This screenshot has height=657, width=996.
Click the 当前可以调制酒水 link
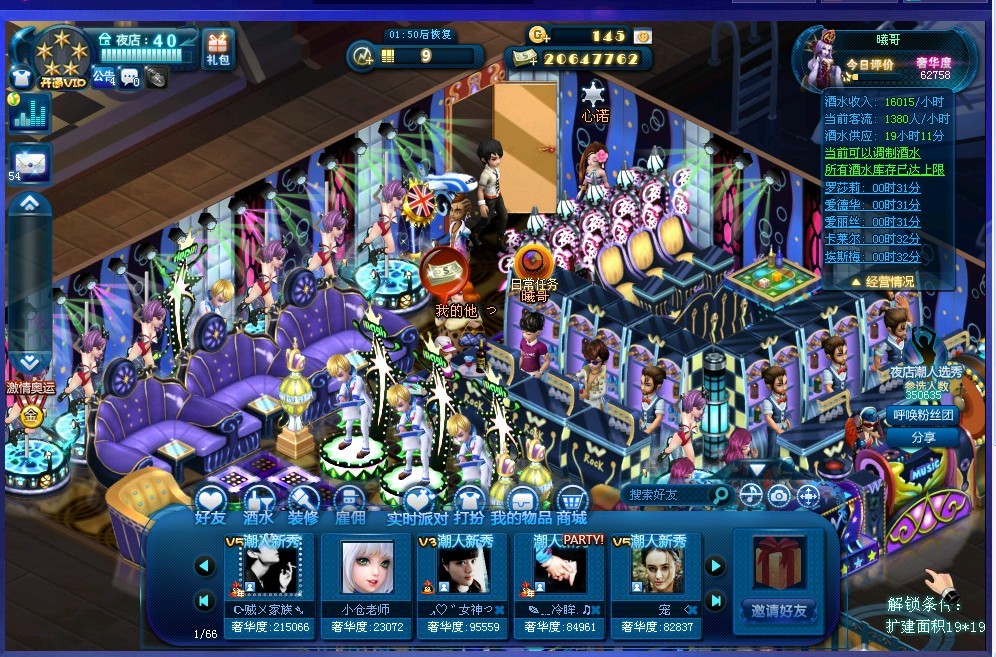pyautogui.click(x=872, y=153)
